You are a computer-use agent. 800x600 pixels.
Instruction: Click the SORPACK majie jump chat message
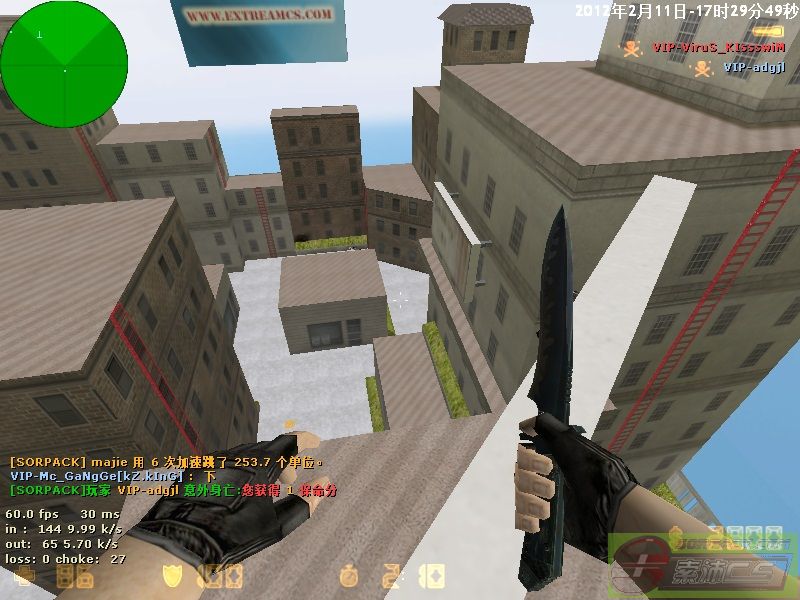click(167, 462)
